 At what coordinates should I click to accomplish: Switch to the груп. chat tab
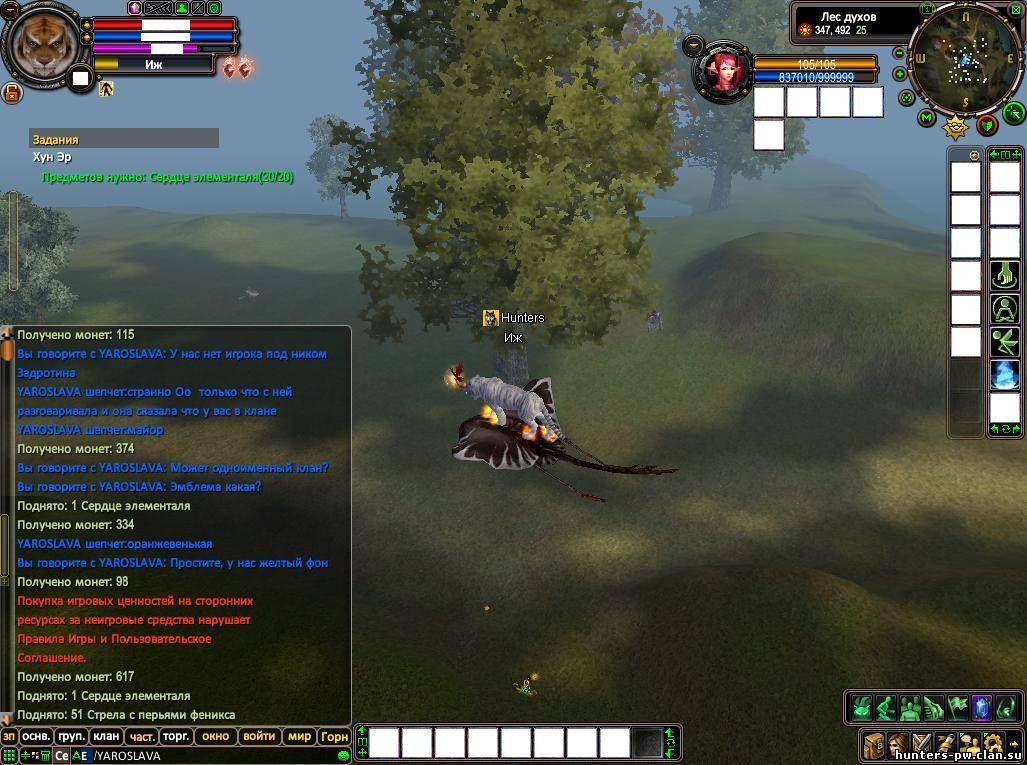coord(71,736)
